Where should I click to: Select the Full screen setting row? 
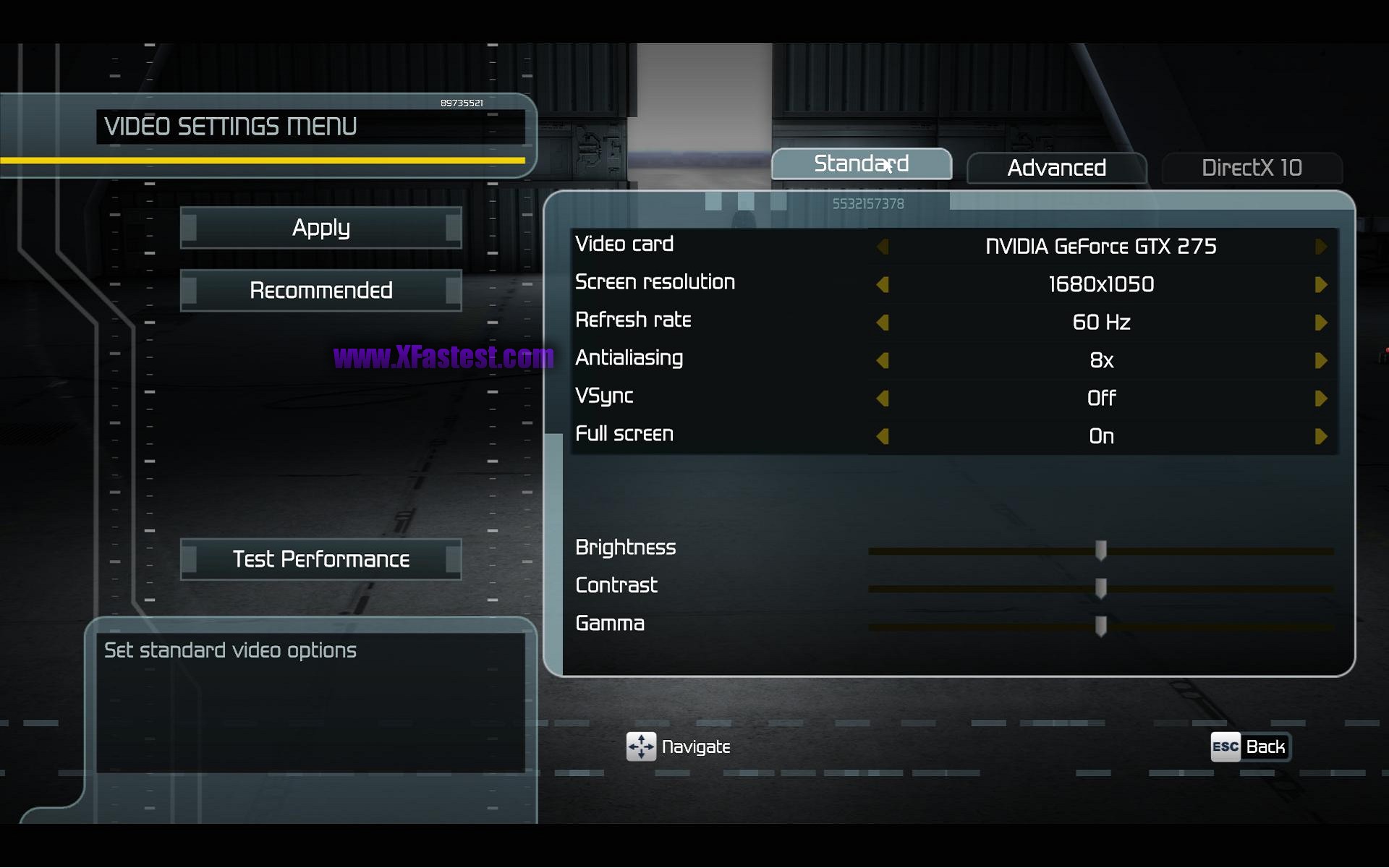click(624, 434)
